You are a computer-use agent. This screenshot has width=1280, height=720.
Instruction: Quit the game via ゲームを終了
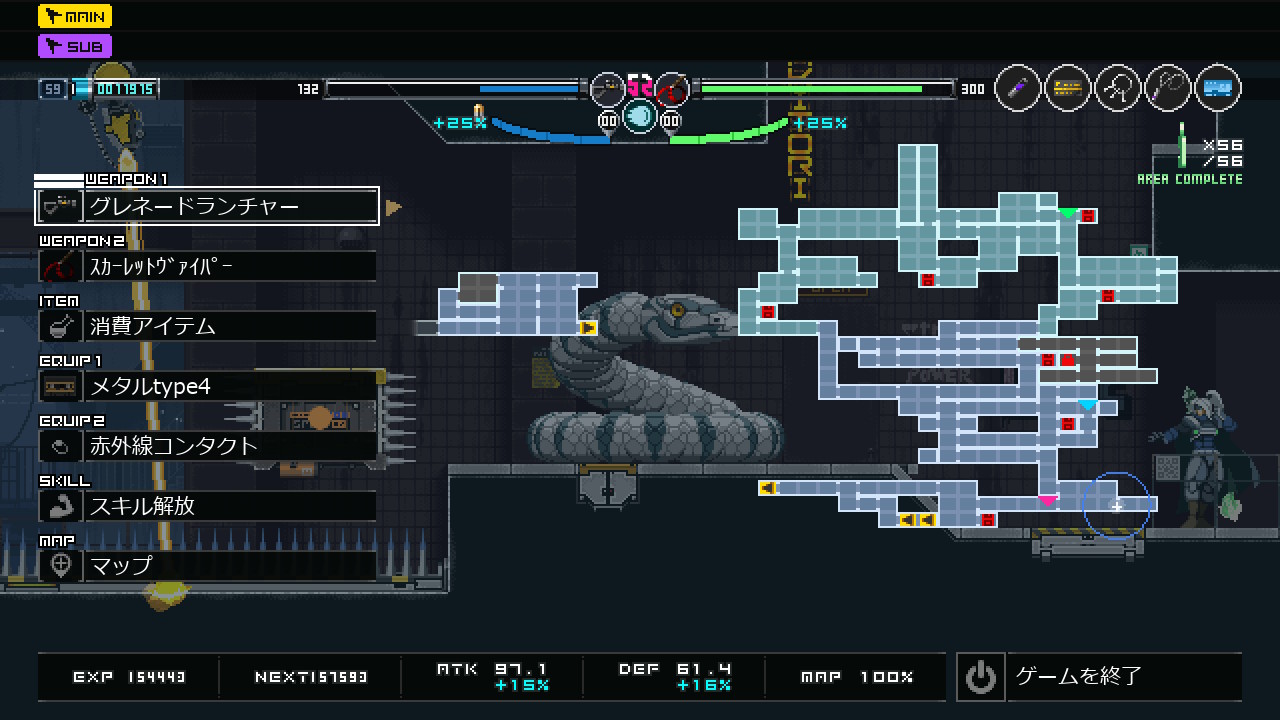(x=1098, y=677)
